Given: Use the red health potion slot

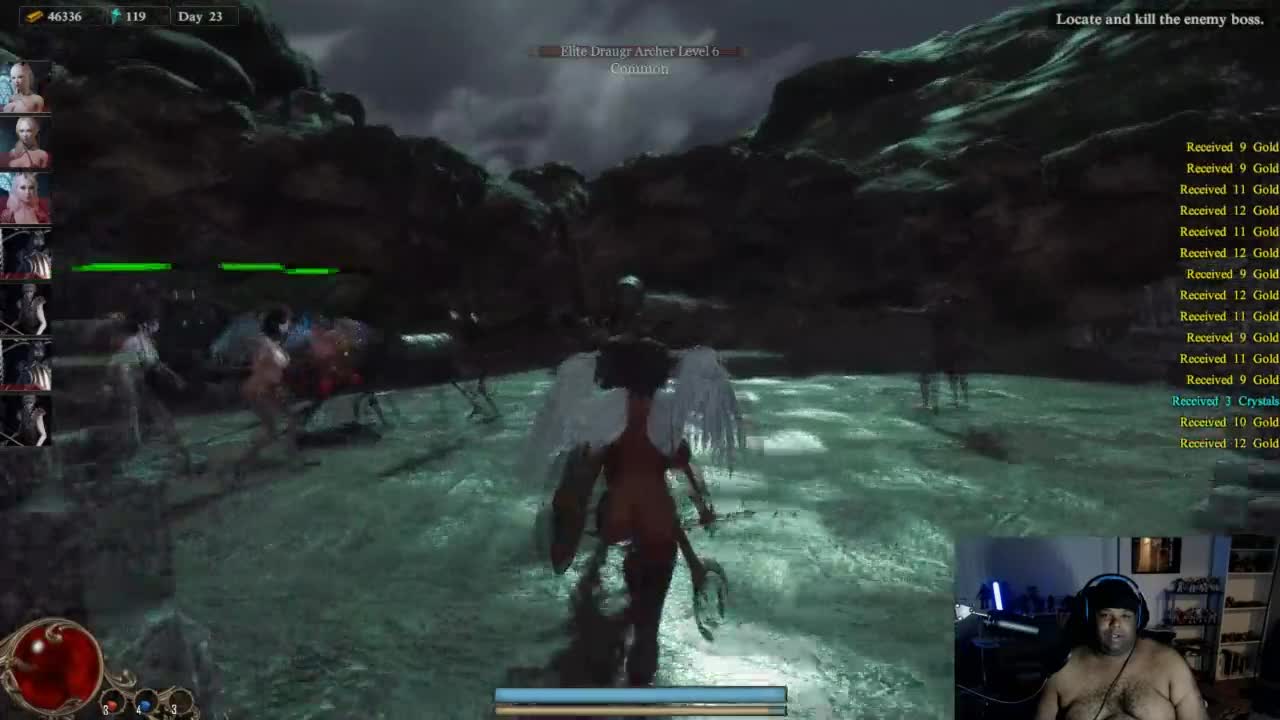Looking at the screenshot, I should click(113, 703).
